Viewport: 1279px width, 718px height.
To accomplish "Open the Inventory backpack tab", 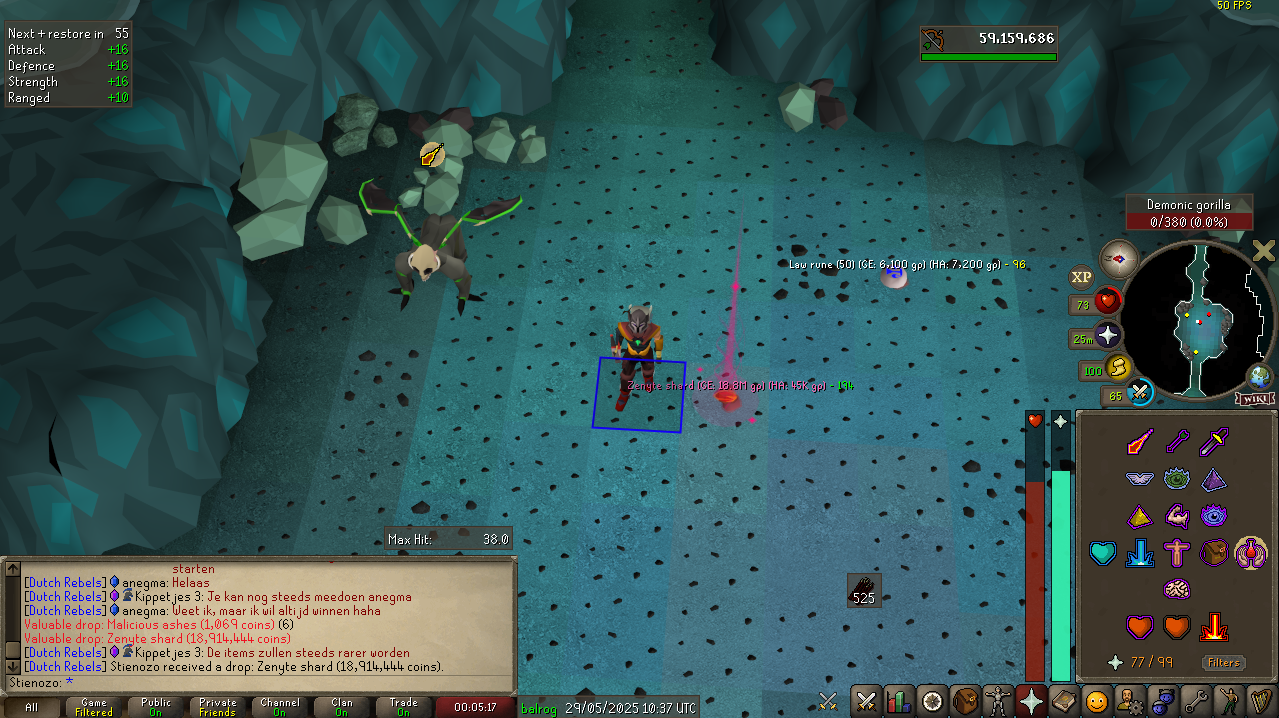I will [965, 700].
